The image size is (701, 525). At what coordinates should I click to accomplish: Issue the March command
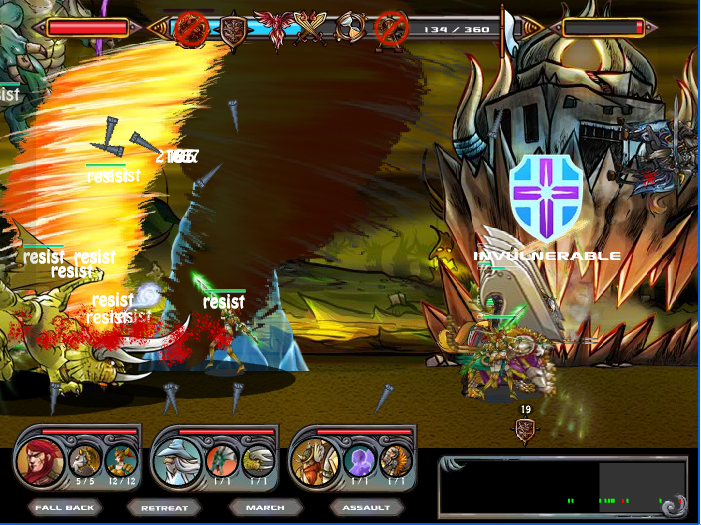265,507
